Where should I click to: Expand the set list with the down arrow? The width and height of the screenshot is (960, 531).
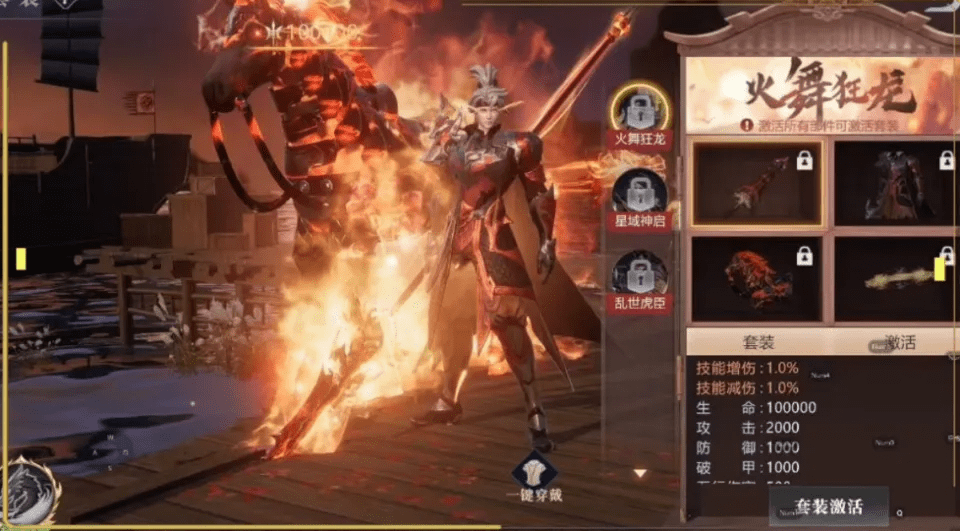[x=641, y=473]
